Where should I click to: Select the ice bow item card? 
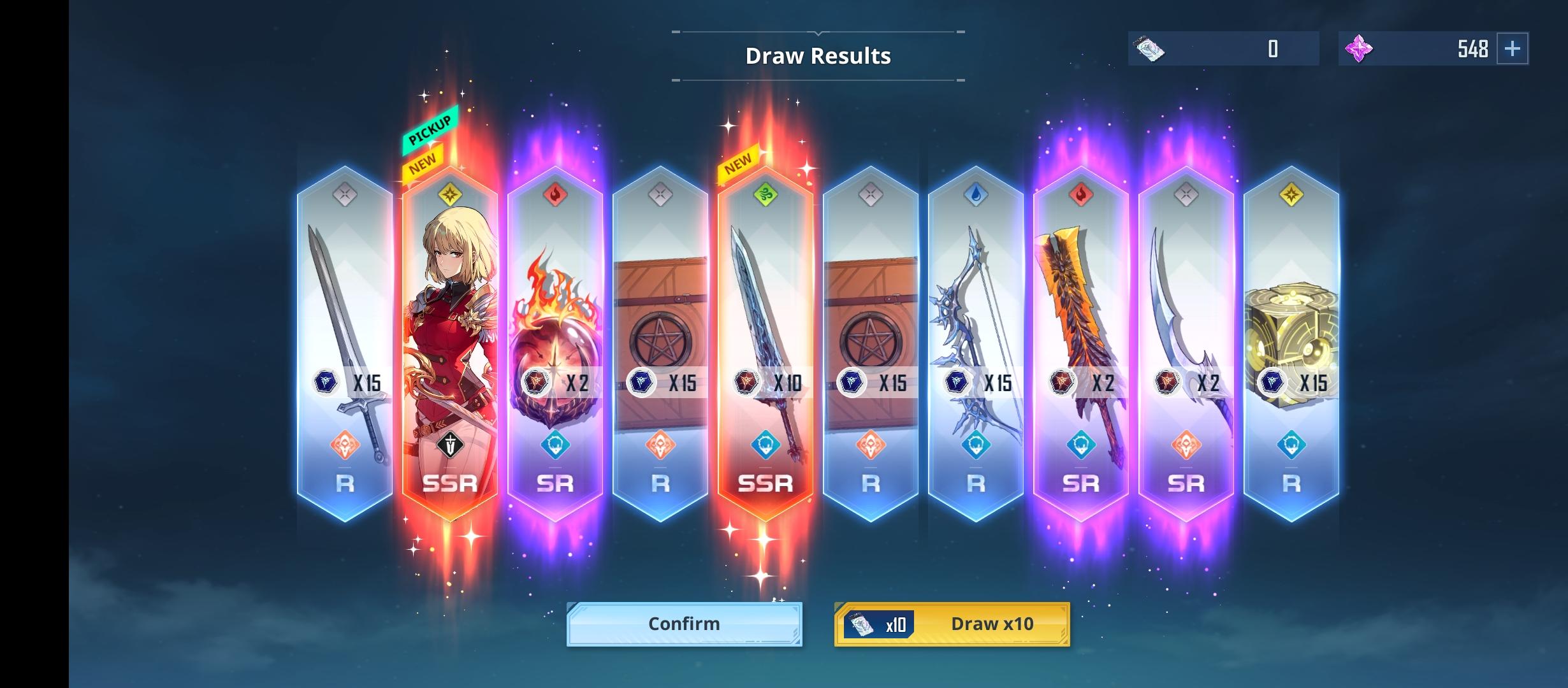[975, 319]
